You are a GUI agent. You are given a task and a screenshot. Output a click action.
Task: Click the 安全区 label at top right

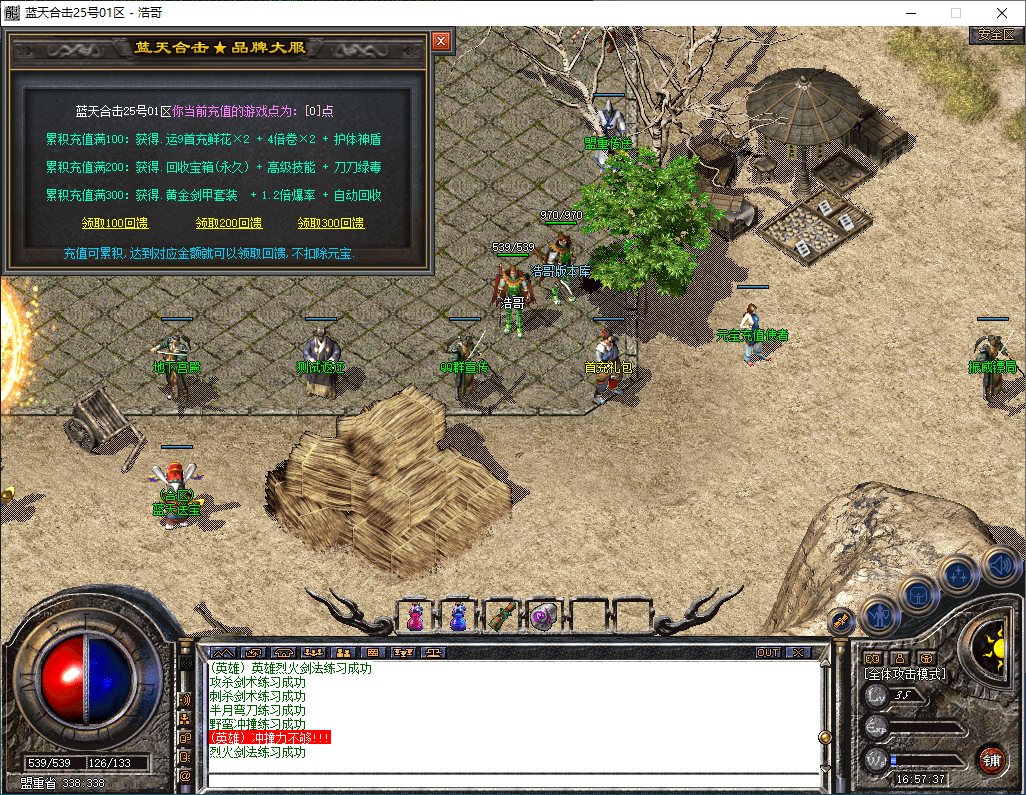coord(996,34)
